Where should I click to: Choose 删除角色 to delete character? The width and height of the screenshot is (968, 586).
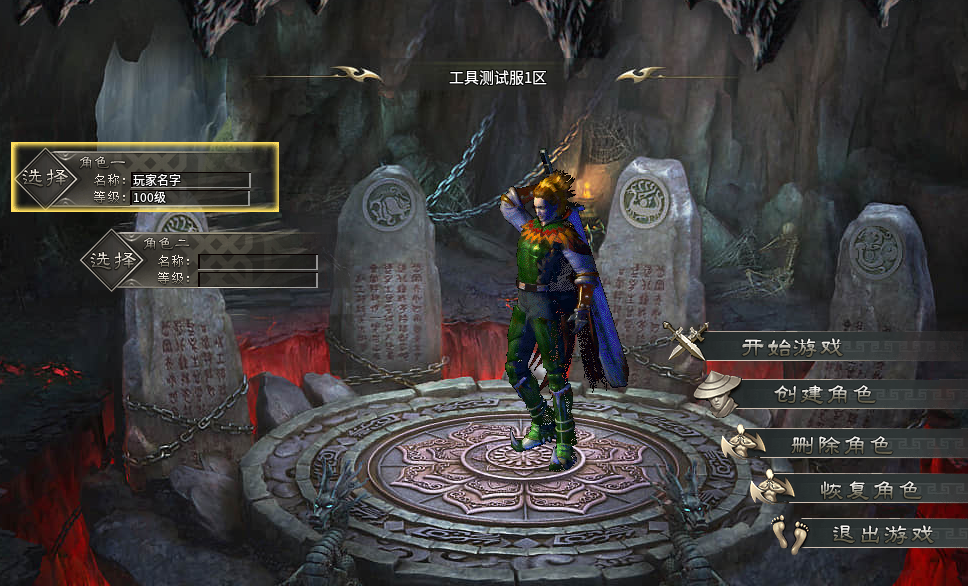tap(841, 445)
